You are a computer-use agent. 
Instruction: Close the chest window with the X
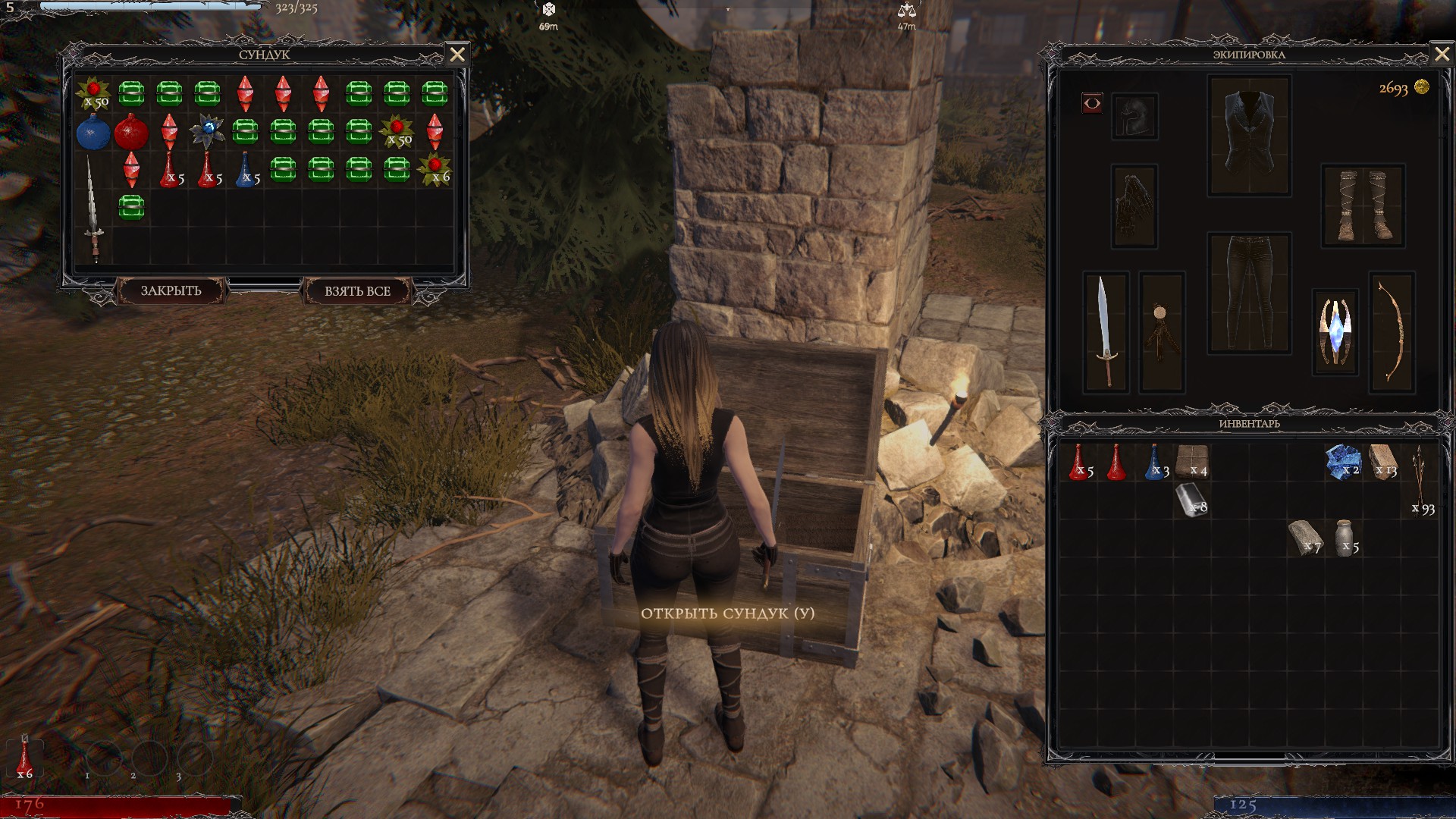click(457, 55)
